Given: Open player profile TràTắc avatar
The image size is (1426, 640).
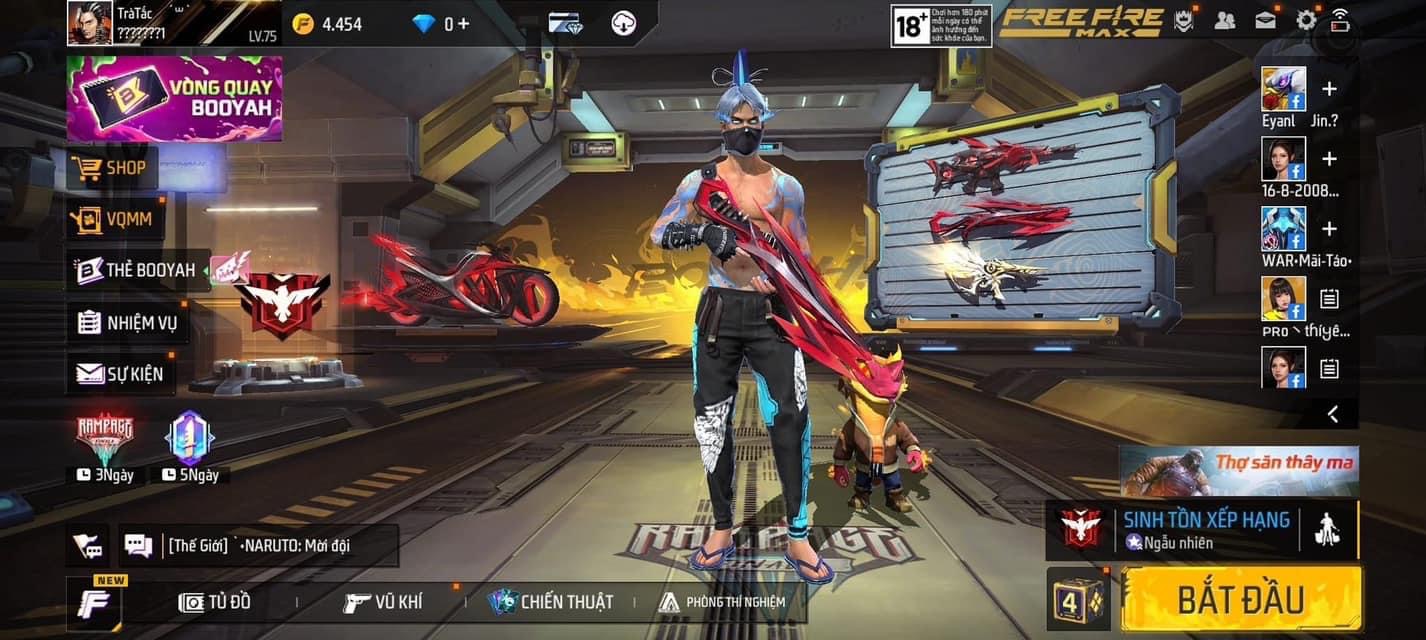Looking at the screenshot, I should (x=89, y=23).
